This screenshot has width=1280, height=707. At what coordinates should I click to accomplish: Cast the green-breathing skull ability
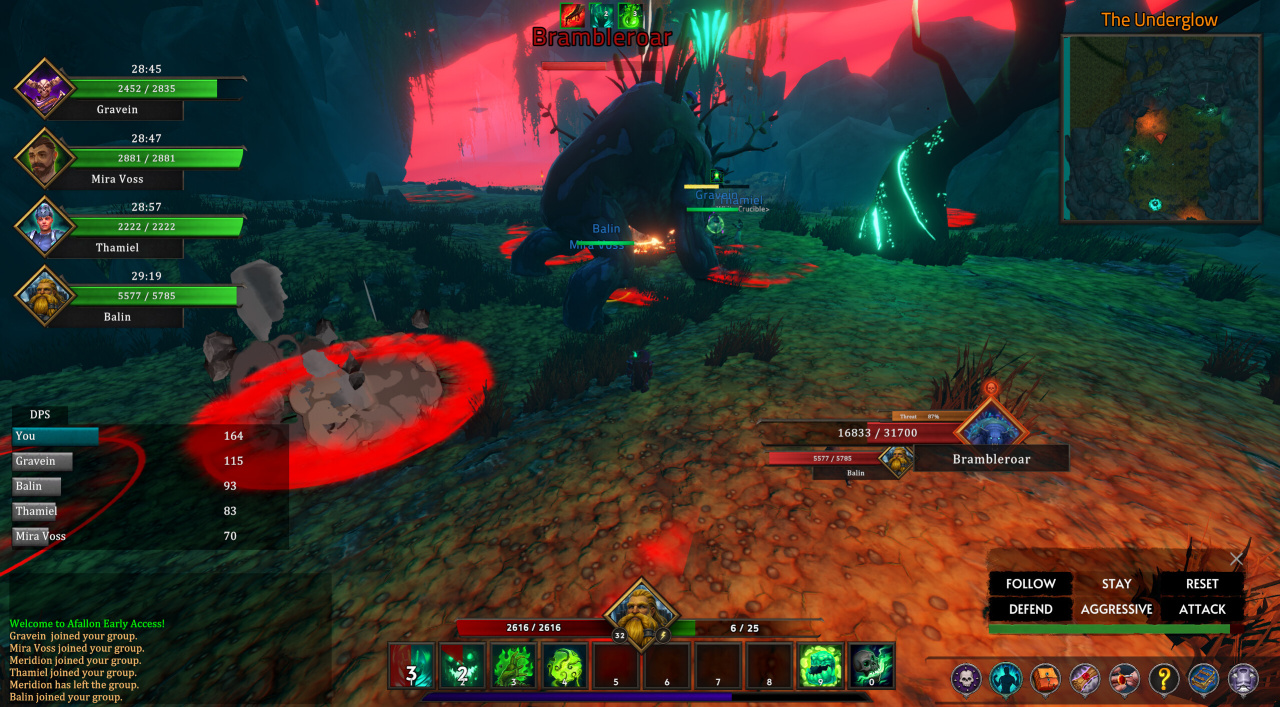pos(871,666)
